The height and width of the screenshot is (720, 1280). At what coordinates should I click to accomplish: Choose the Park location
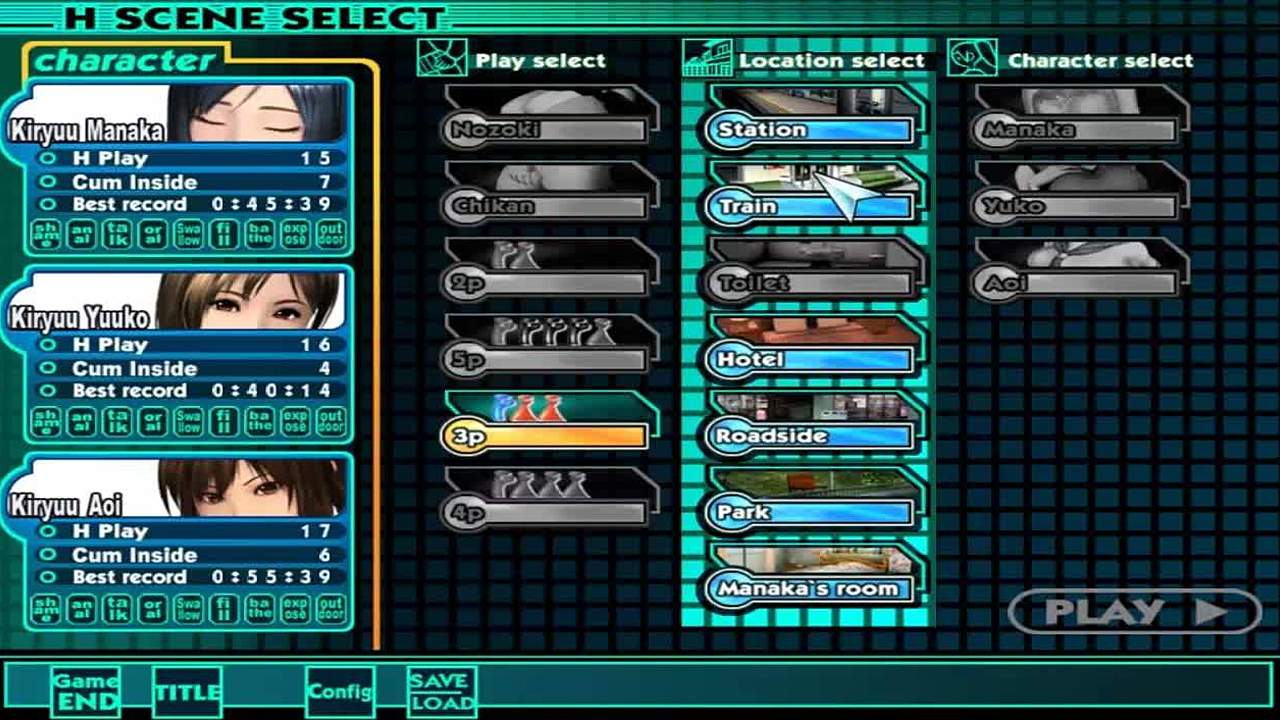tap(810, 512)
